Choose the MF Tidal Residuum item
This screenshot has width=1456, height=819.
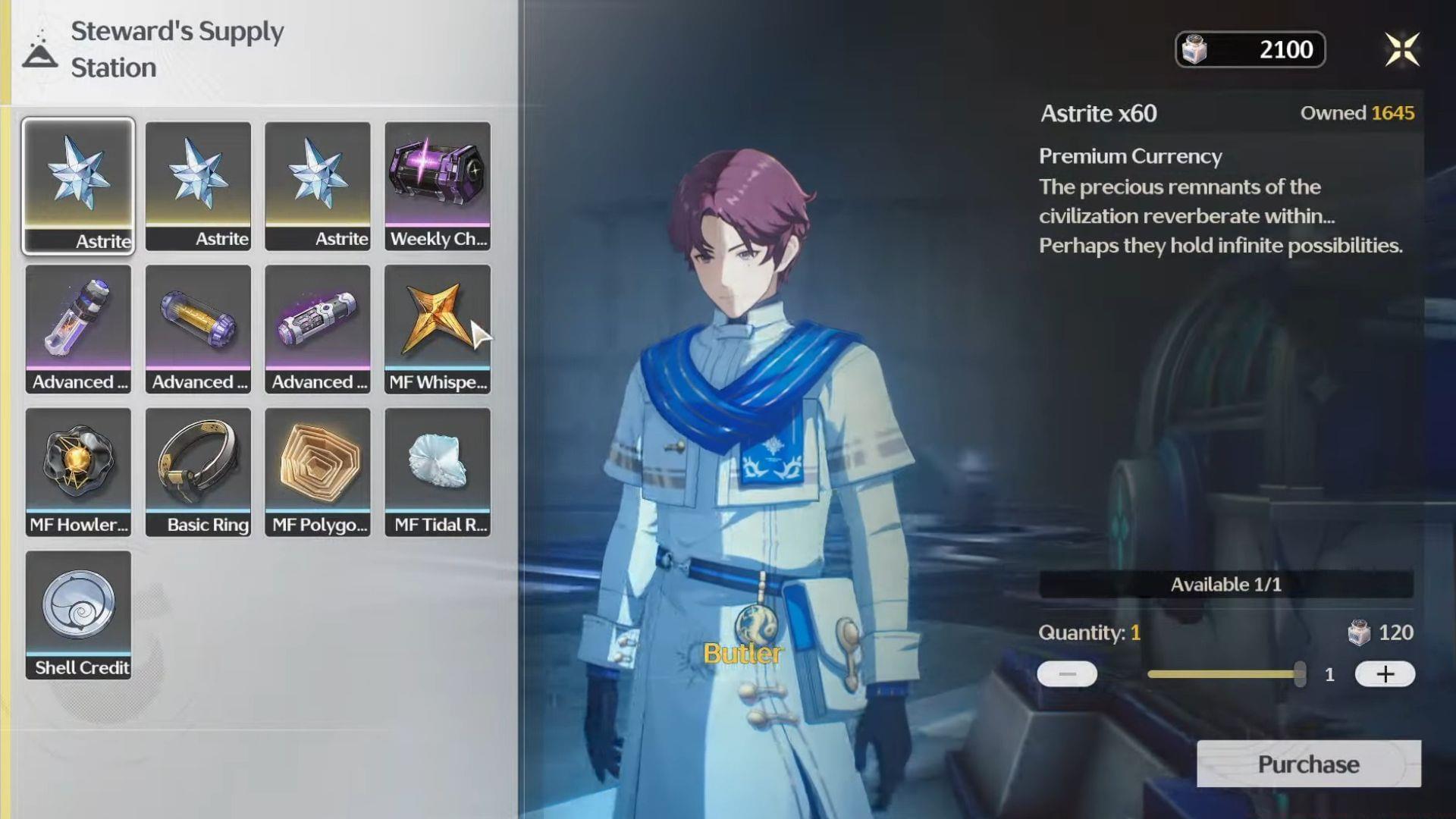(x=438, y=472)
